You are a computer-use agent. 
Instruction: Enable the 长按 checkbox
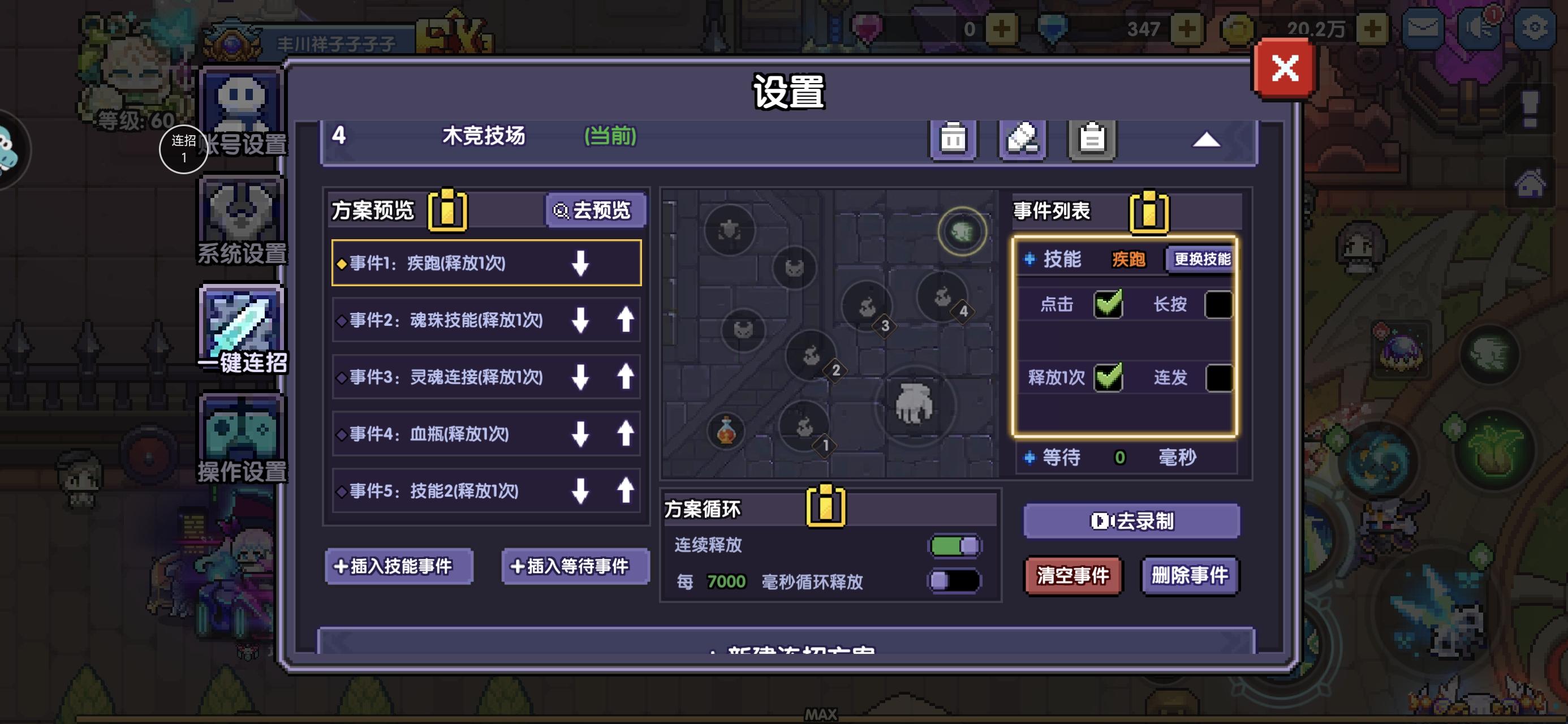1218,305
